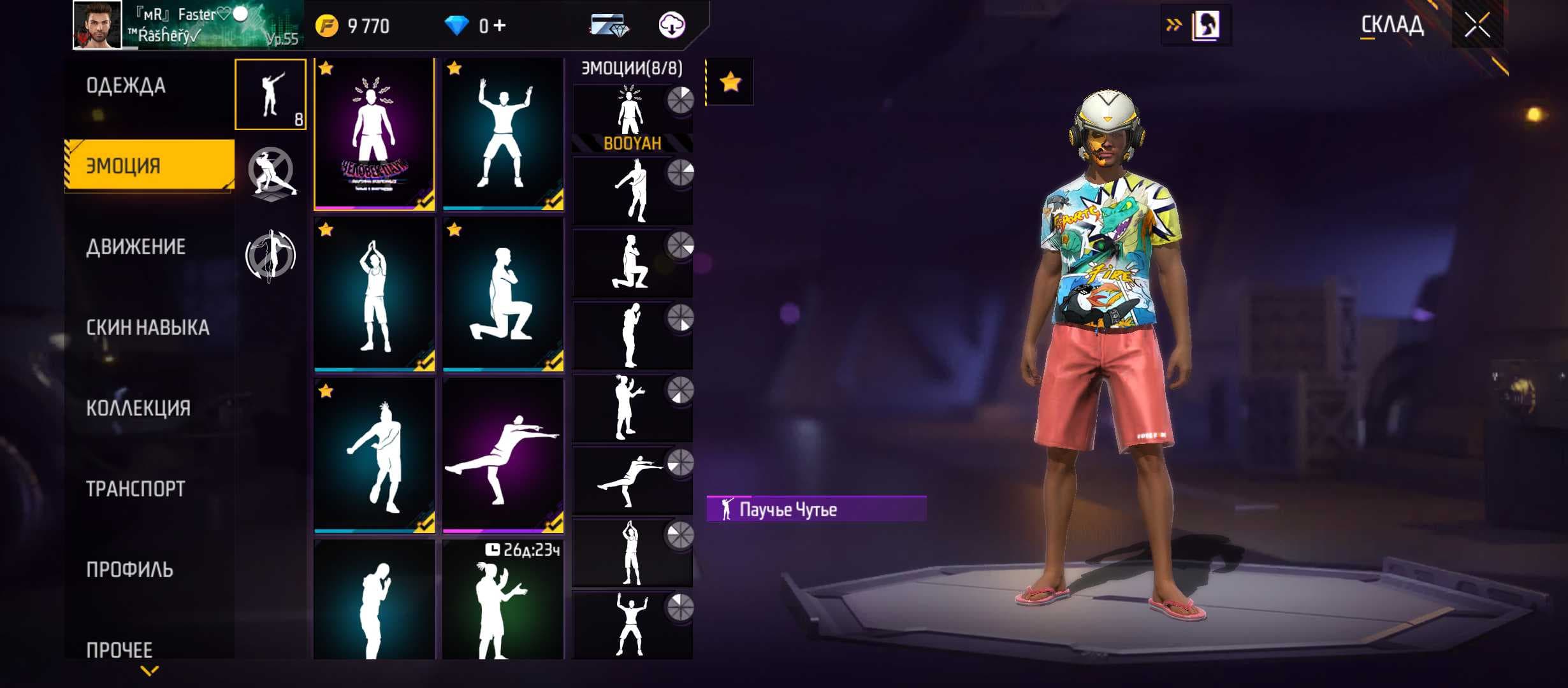Click the player profile avatar

coord(97,25)
